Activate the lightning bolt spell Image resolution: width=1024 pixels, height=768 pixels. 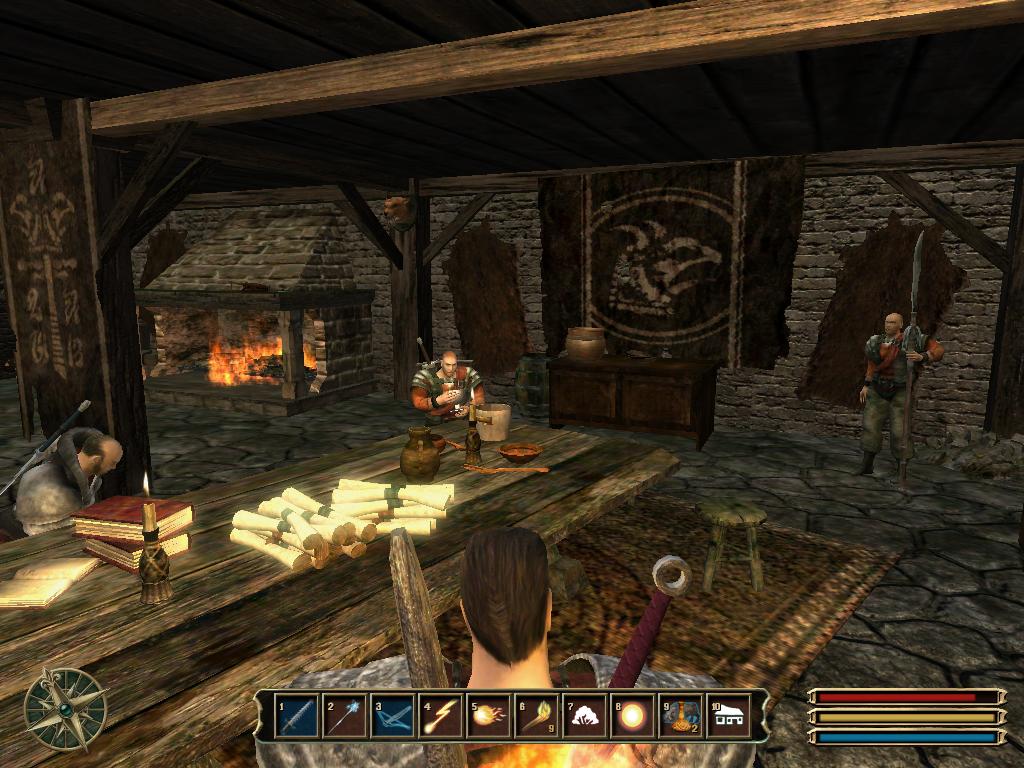[441, 716]
